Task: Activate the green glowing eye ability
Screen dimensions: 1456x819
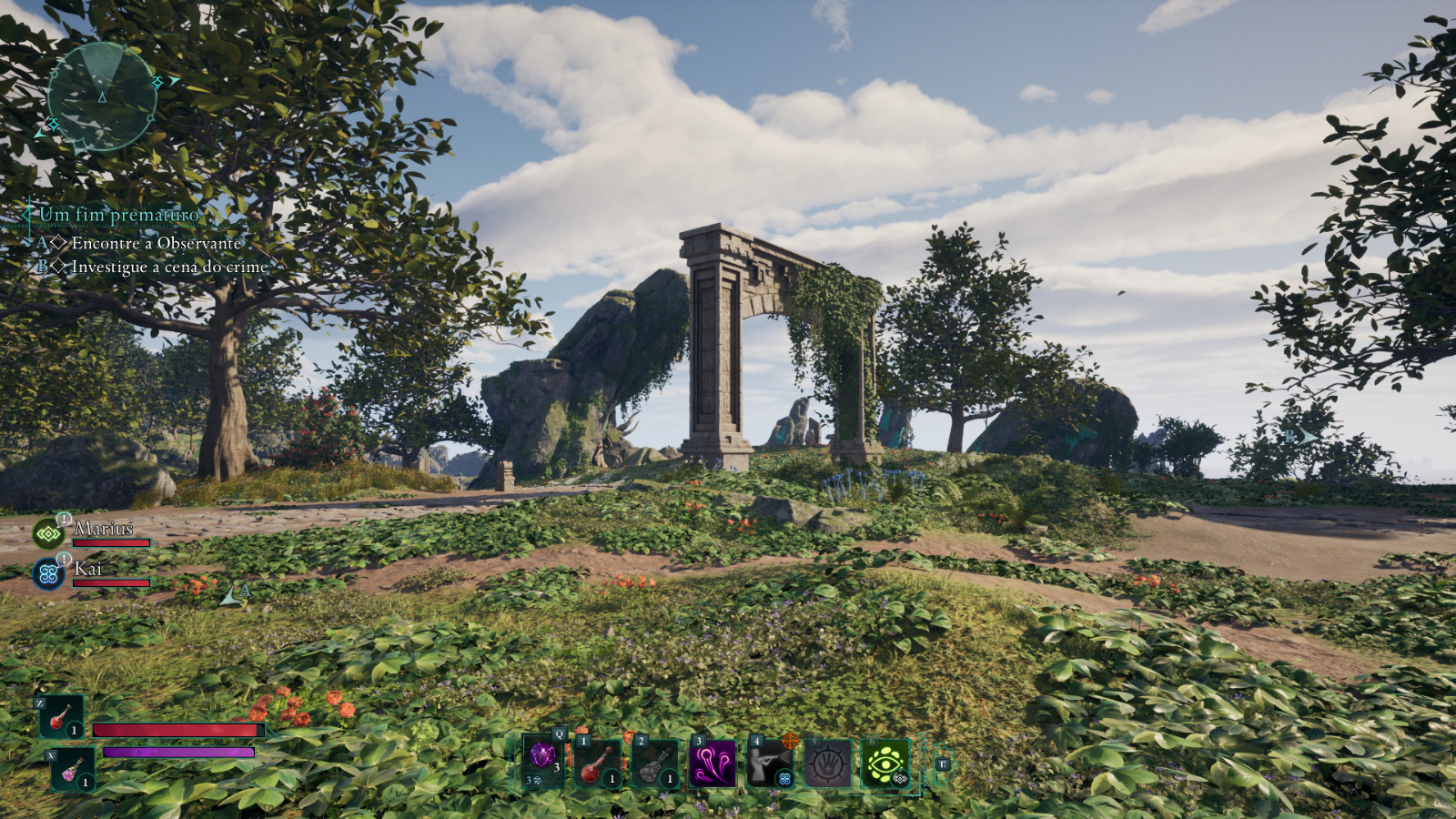Action: (885, 763)
